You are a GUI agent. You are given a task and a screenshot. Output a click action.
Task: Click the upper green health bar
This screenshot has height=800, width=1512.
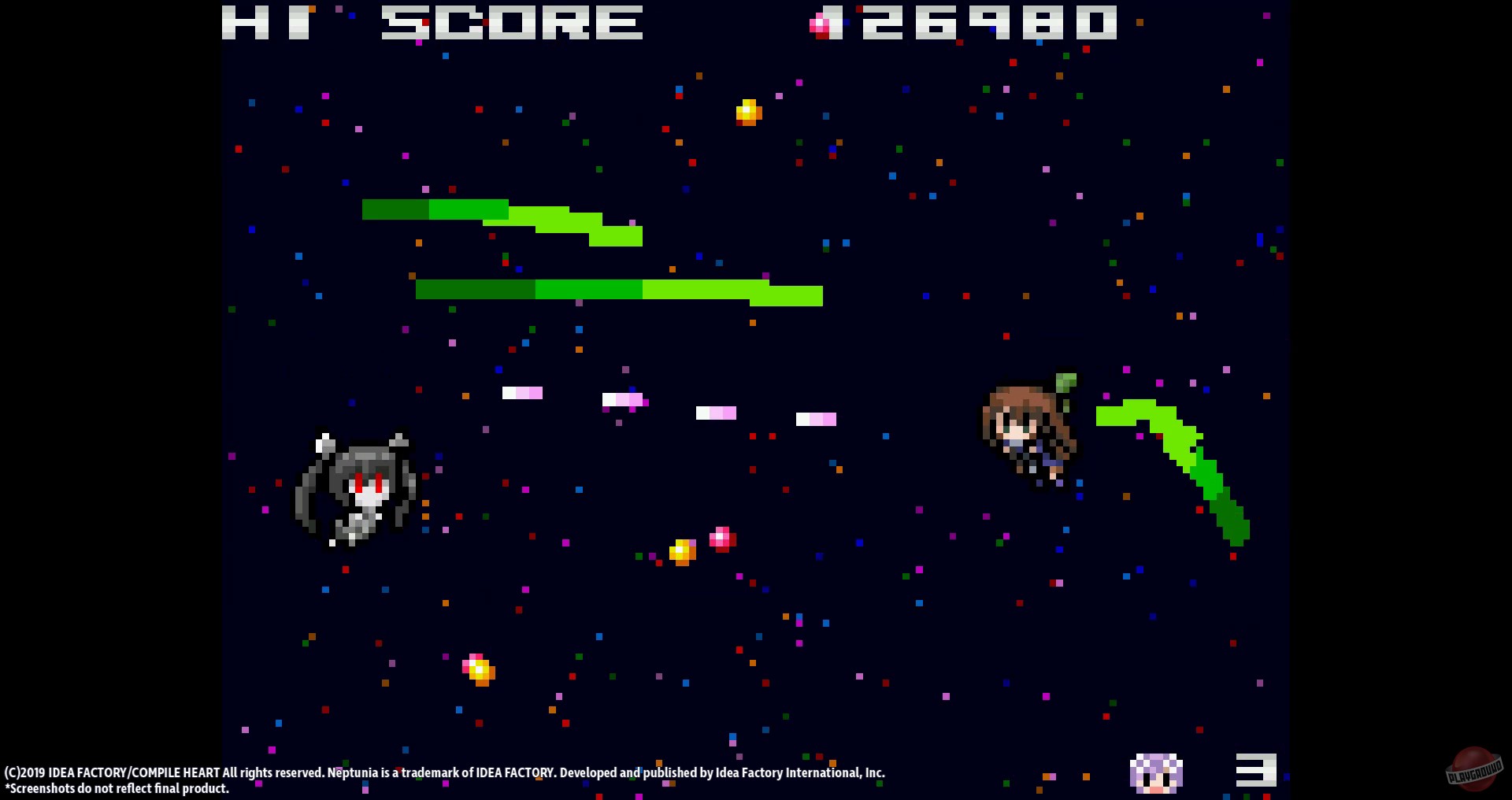click(x=501, y=219)
